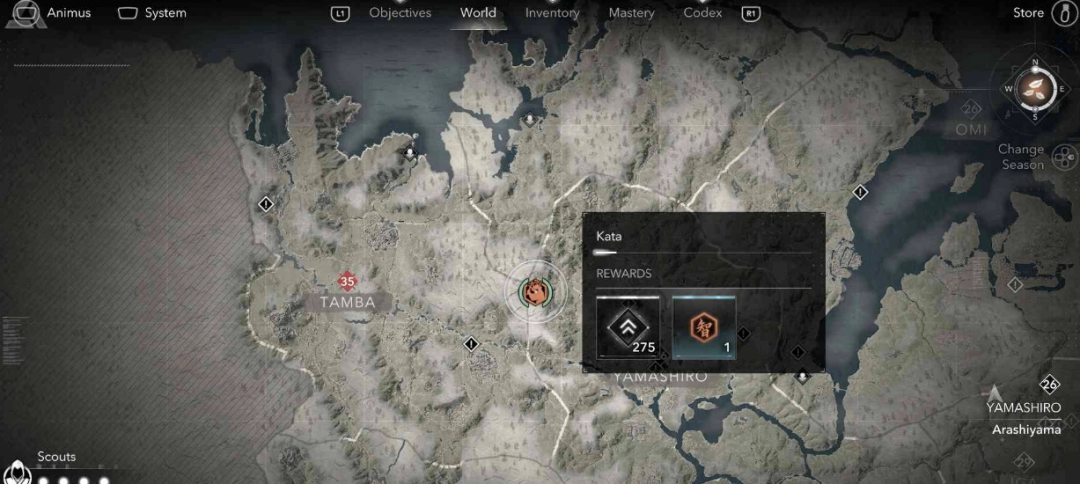
Task: Select the Kata activity map marker
Action: [x=535, y=292]
